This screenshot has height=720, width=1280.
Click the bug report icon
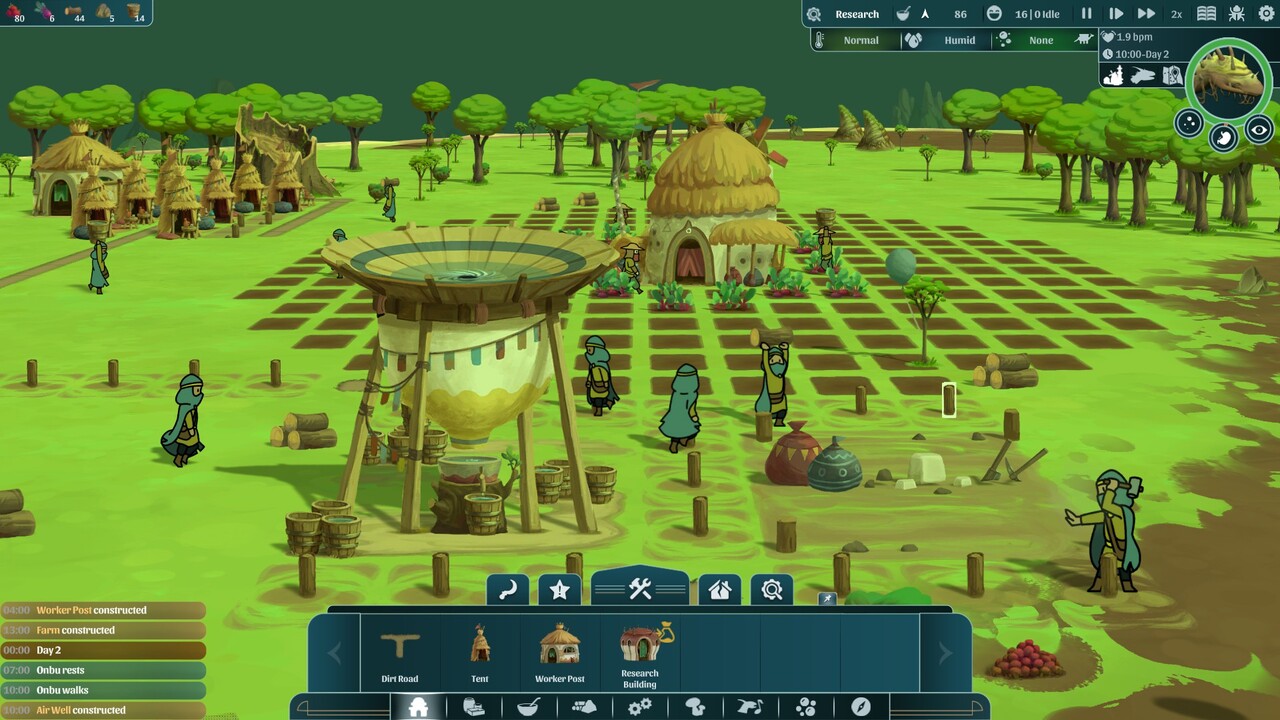coord(1237,14)
